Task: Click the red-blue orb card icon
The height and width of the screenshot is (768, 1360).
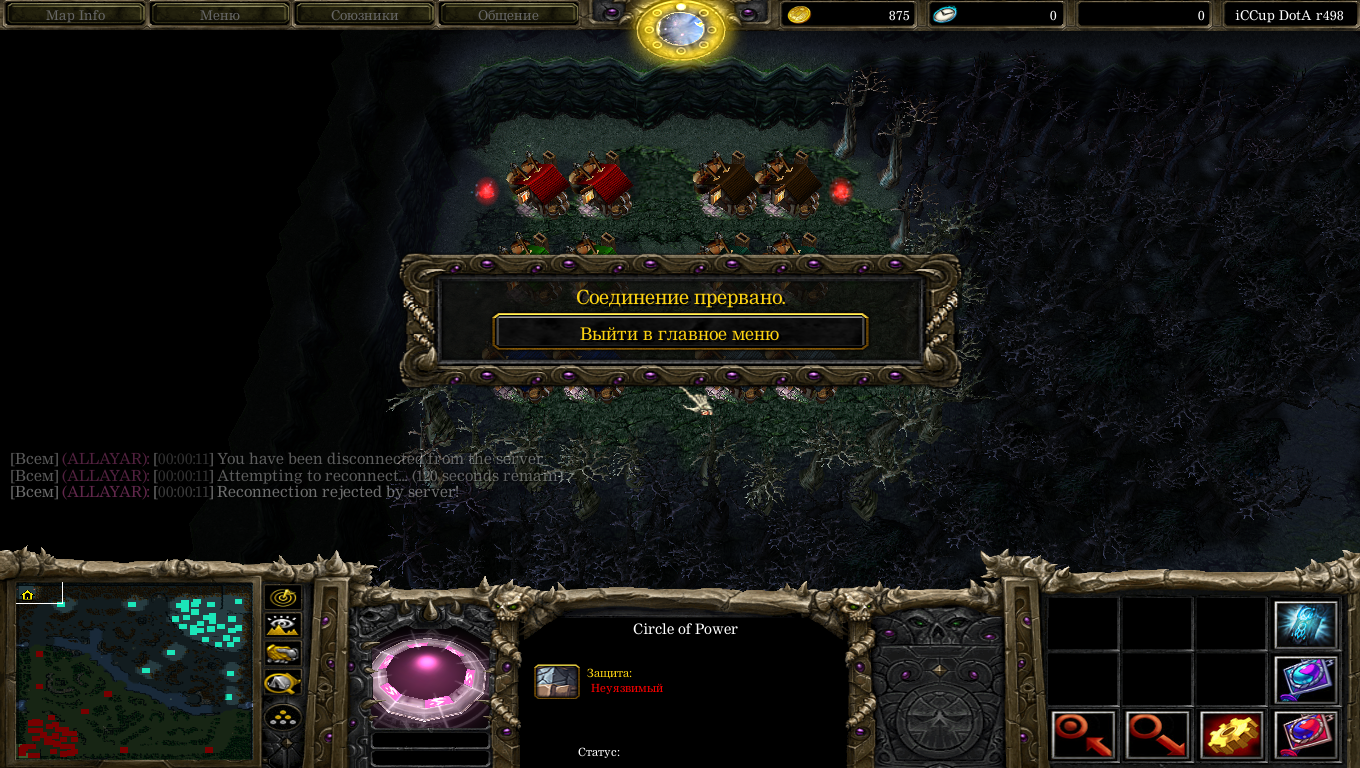Action: pyautogui.click(x=1306, y=735)
